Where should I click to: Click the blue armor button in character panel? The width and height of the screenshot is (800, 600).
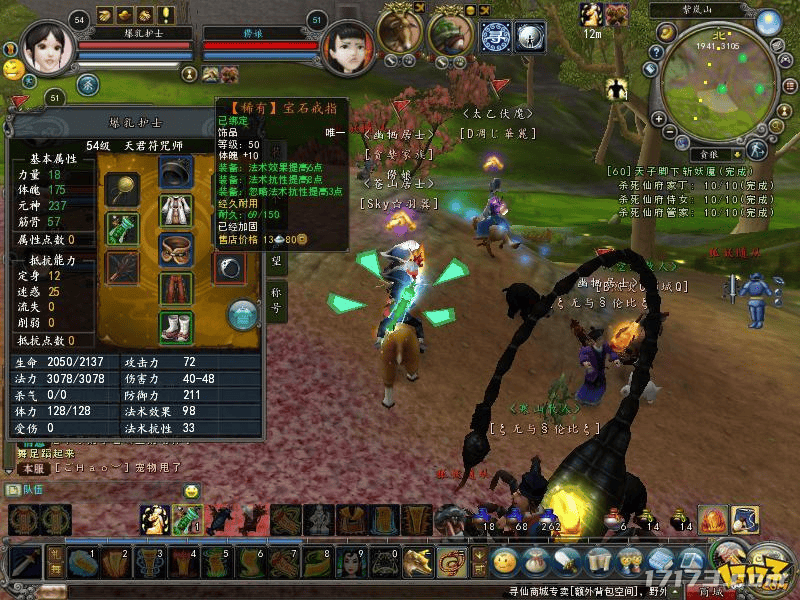click(x=243, y=314)
